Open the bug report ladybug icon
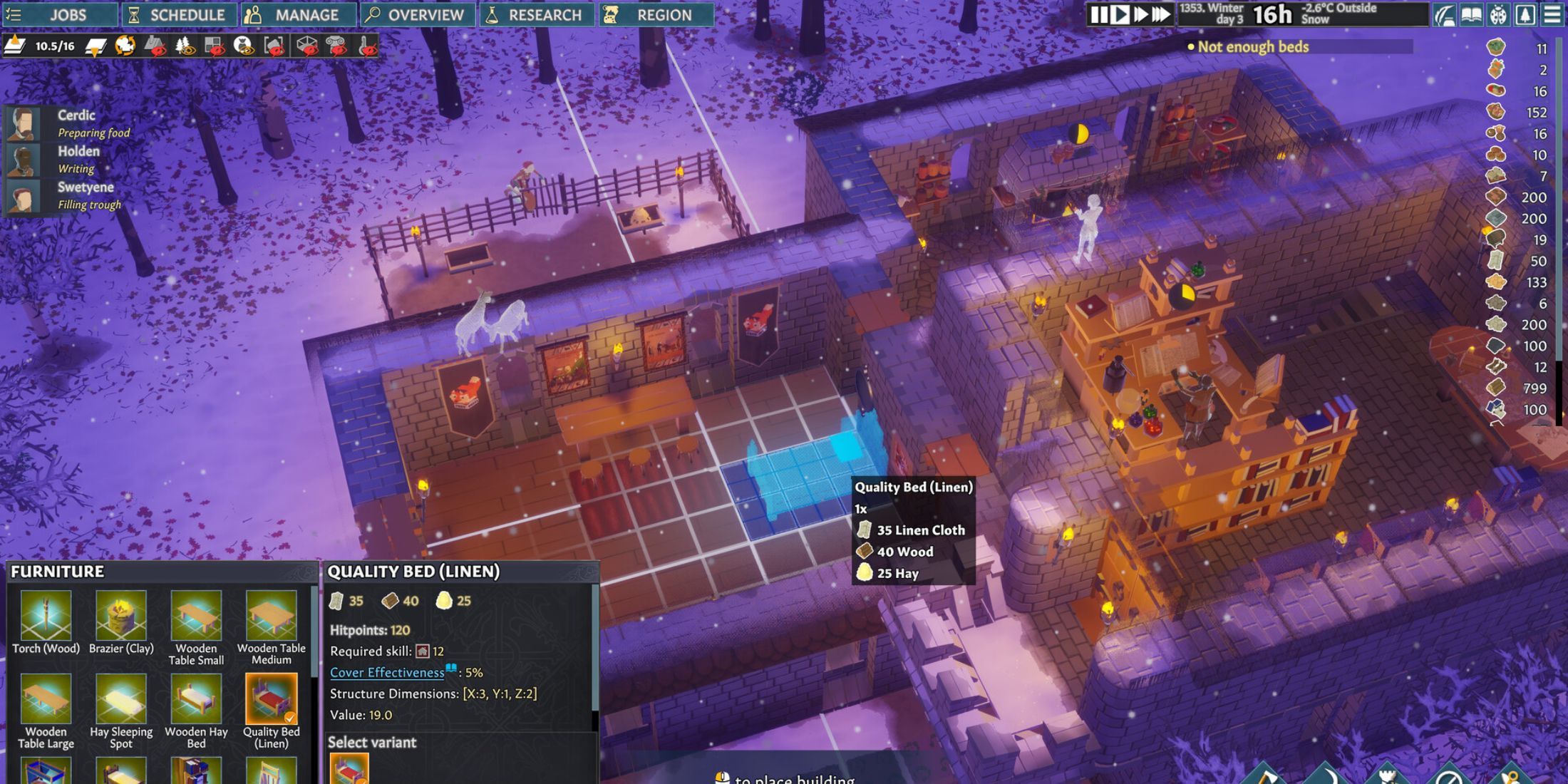This screenshot has height=784, width=1568. [x=1498, y=16]
